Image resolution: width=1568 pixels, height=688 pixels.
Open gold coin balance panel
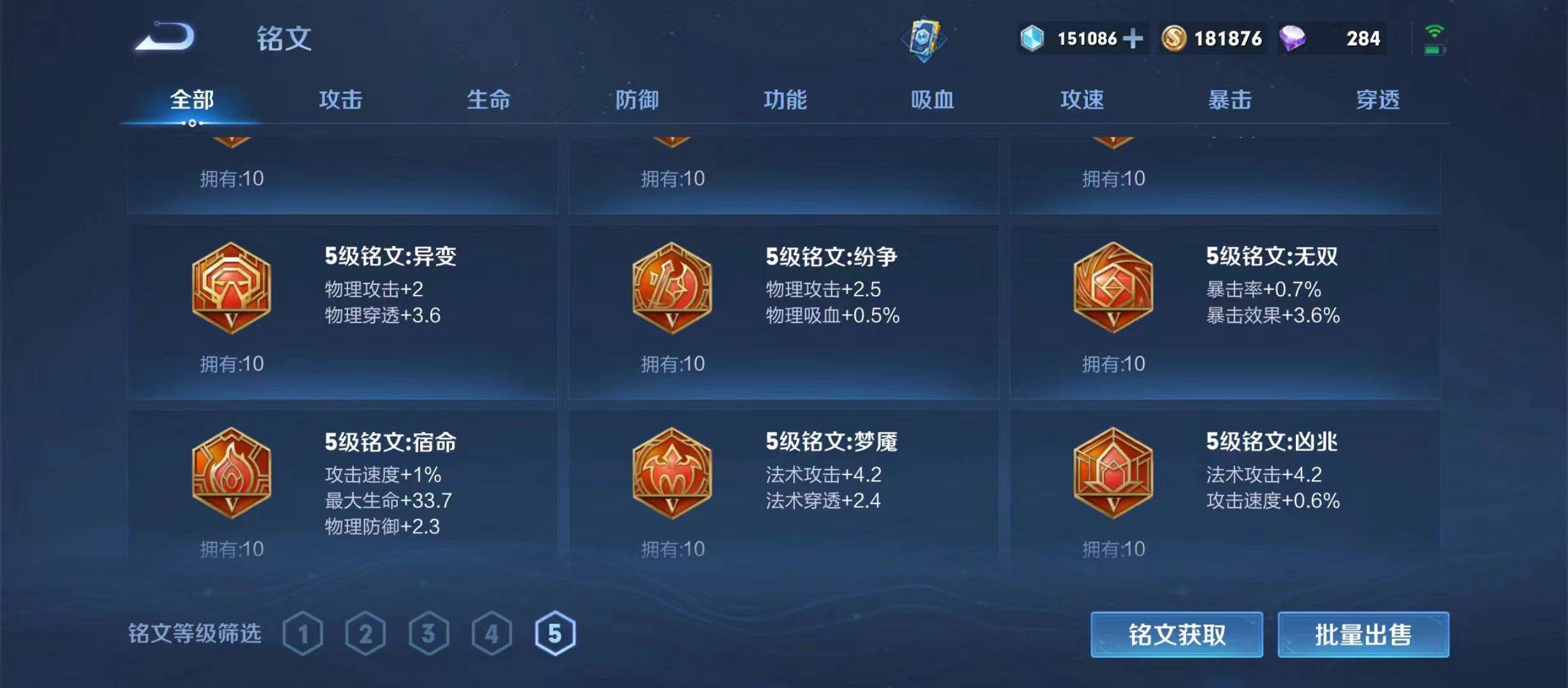tap(1211, 39)
